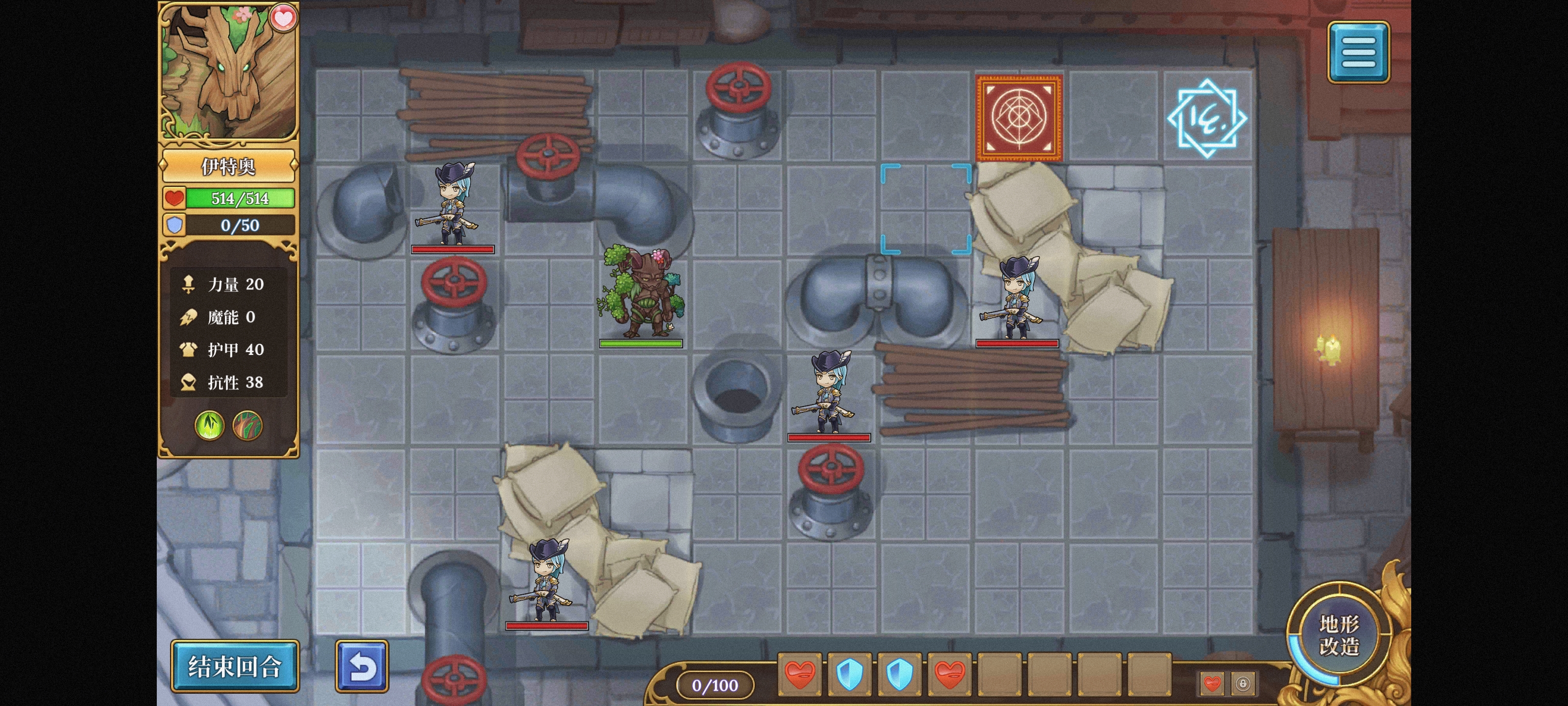Click the small lock icon in the bottom bar
1568x706 pixels.
[1242, 683]
